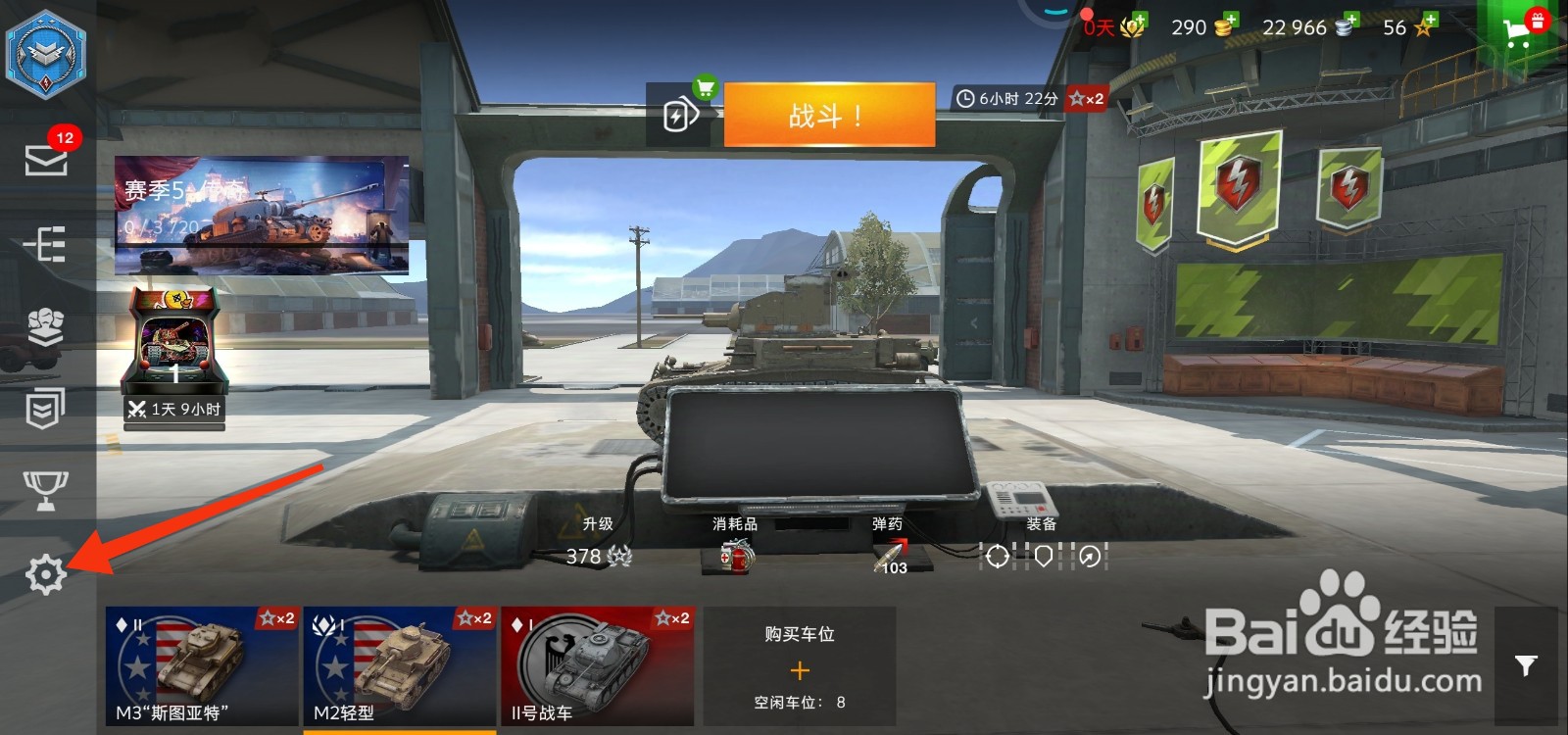Select the II号战车 tank thumbnail
1568x735 pixels.
pos(598,666)
